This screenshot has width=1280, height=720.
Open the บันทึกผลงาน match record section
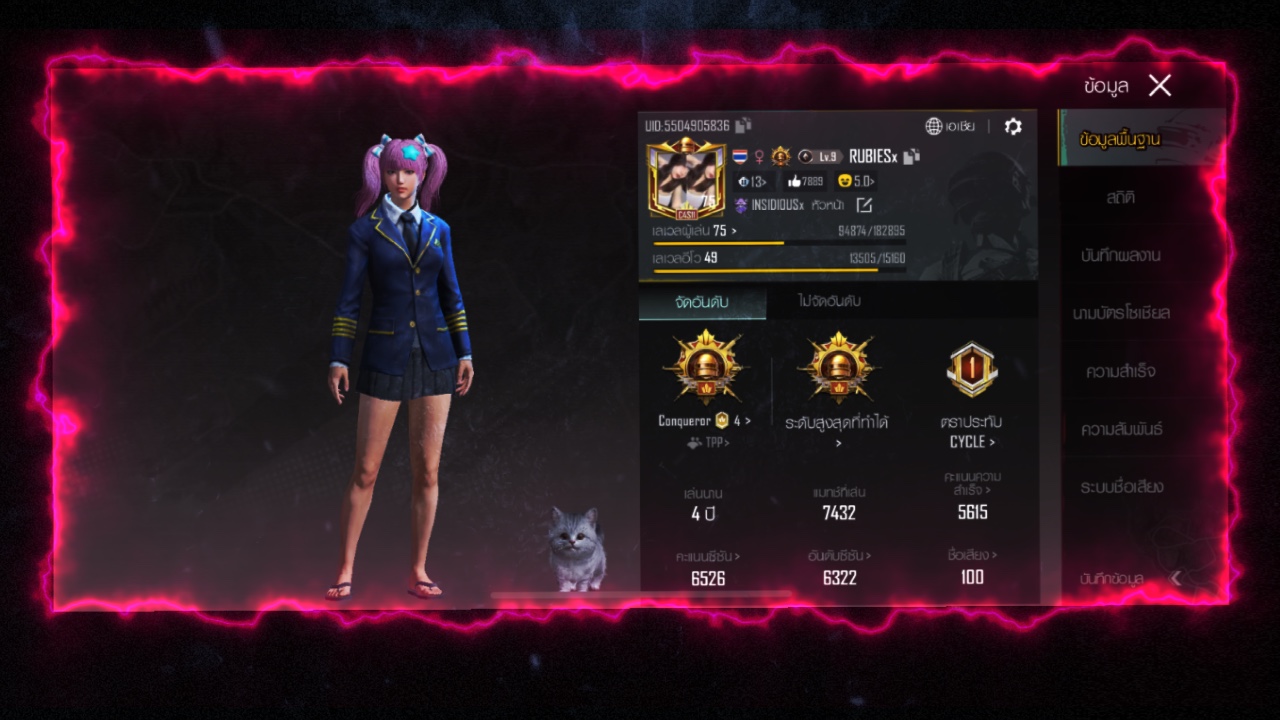[x=1120, y=256]
